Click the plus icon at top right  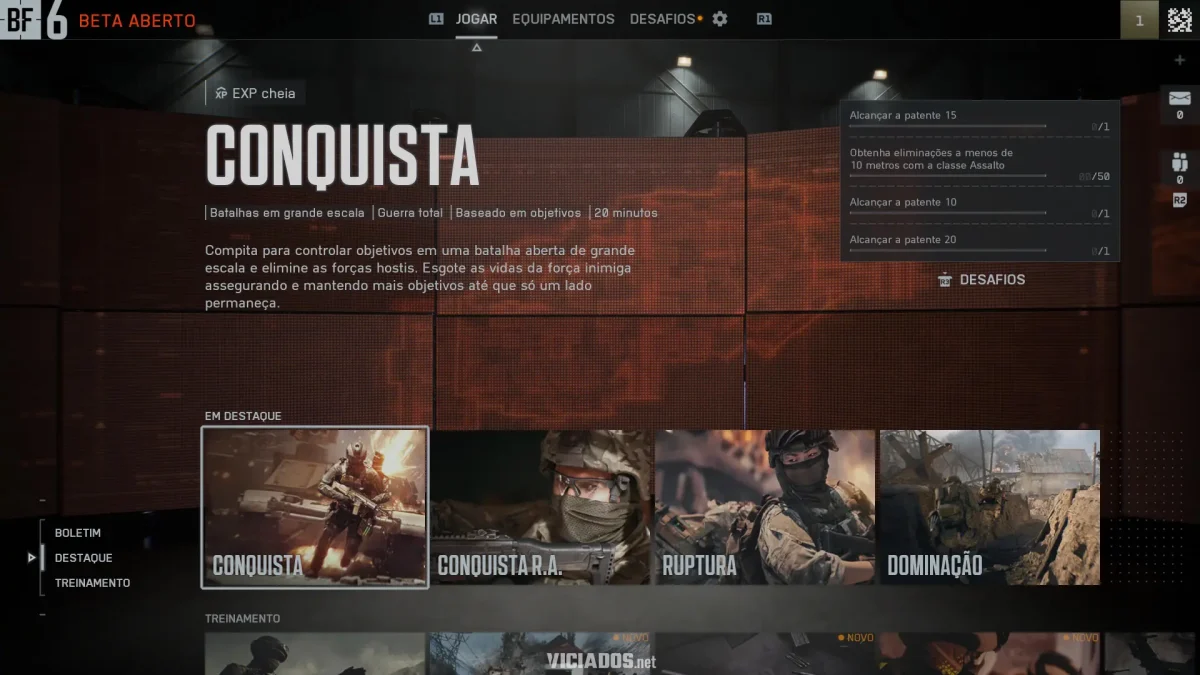tap(1180, 60)
